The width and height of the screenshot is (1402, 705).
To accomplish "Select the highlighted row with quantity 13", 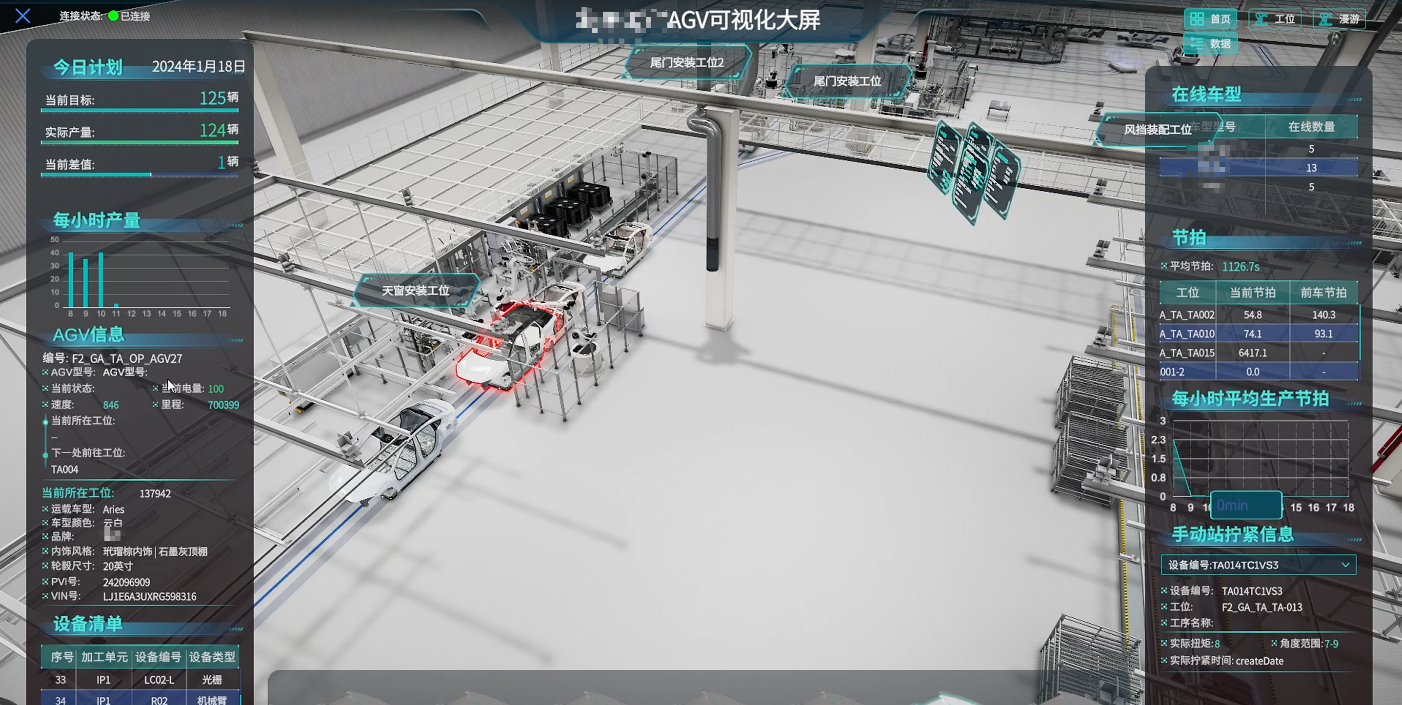I will pyautogui.click(x=1258, y=168).
